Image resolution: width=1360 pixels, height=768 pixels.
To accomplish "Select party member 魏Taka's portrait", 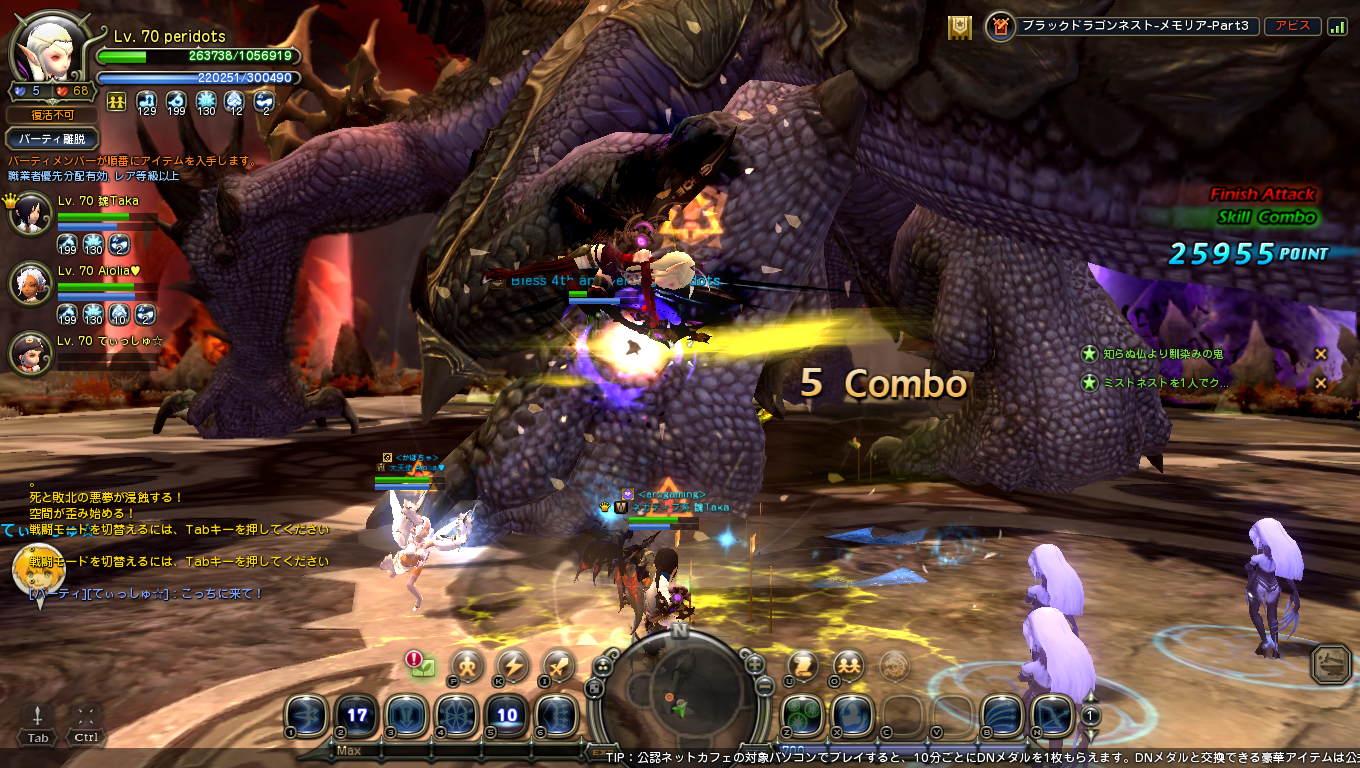I will click(x=30, y=212).
